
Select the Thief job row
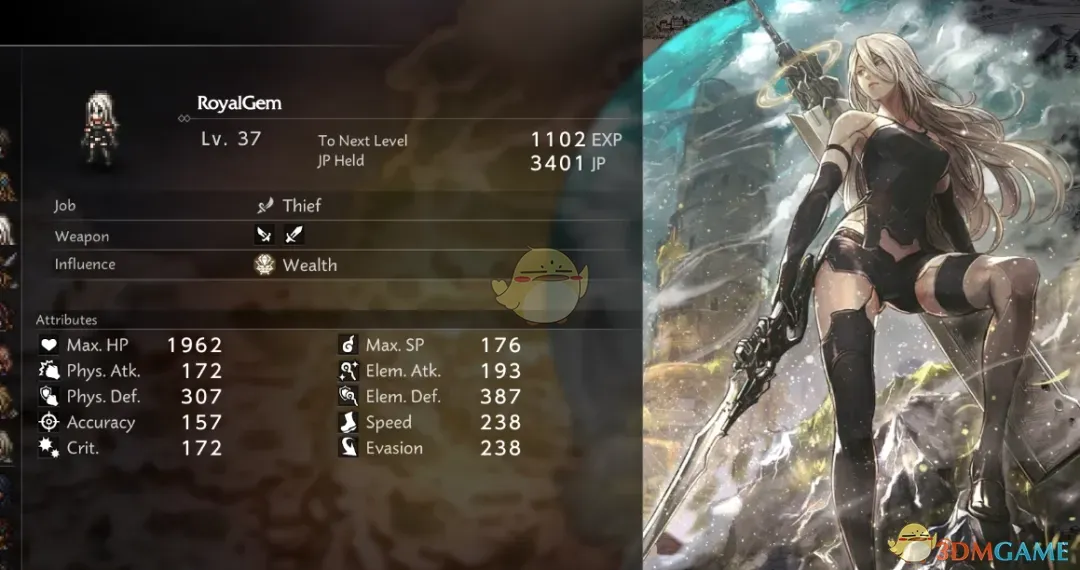300,206
